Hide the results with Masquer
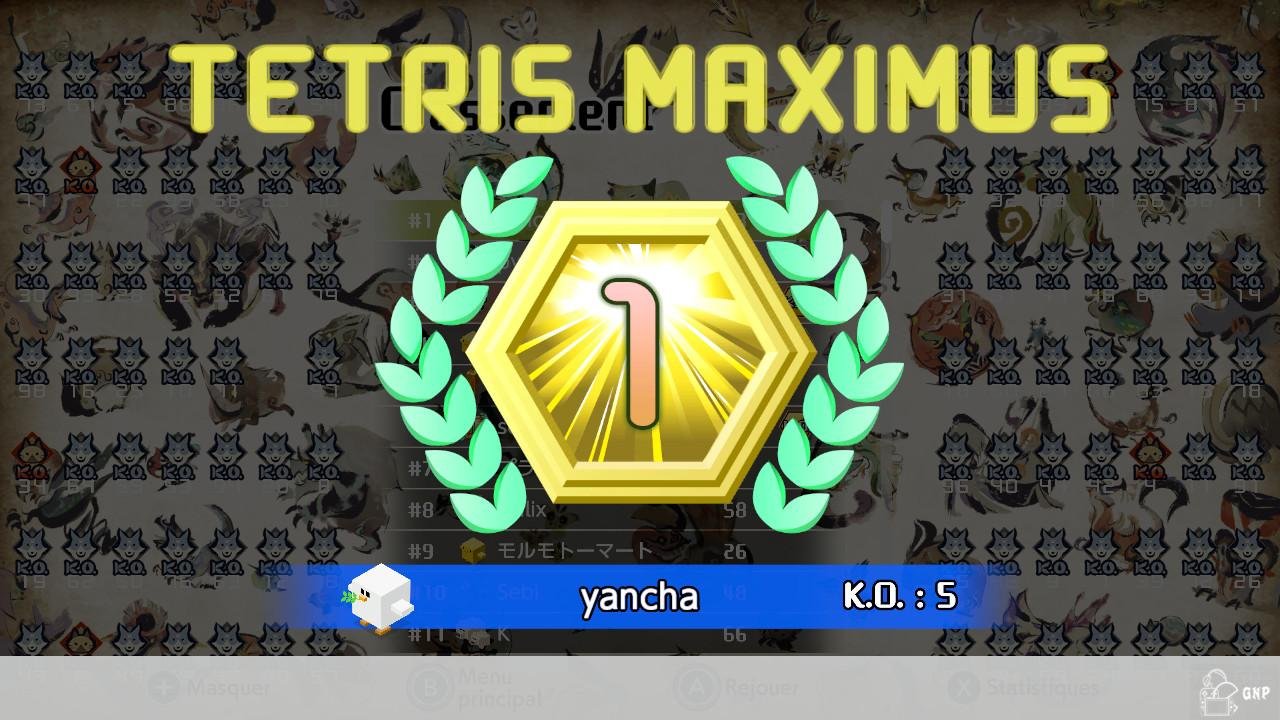This screenshot has height=720, width=1280. pos(225,688)
